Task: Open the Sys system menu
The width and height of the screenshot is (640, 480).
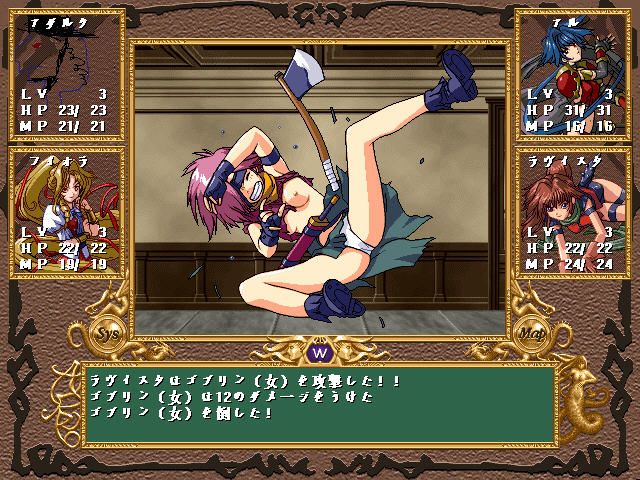Action: (102, 331)
